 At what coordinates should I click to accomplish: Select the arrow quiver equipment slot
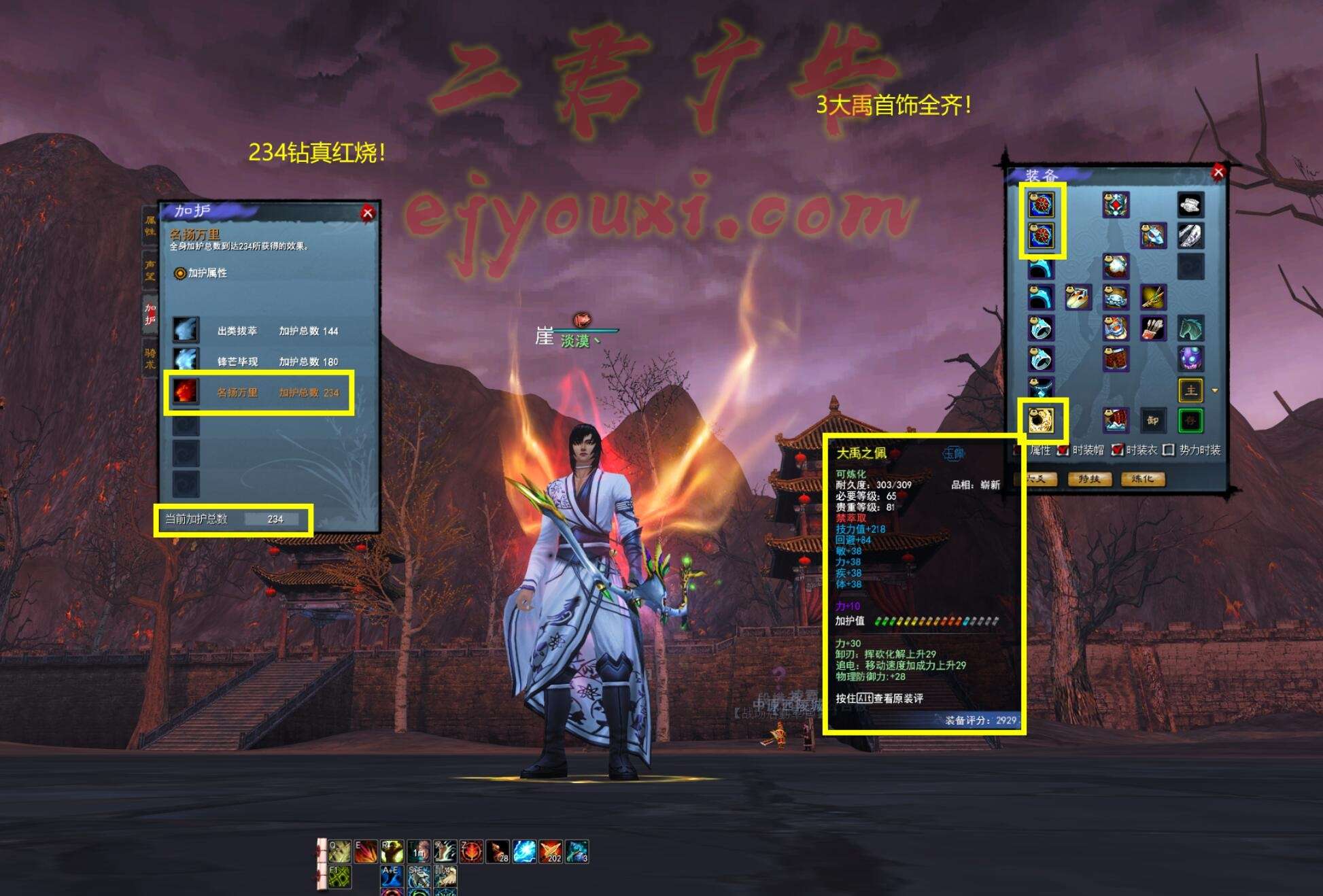coord(1152,328)
